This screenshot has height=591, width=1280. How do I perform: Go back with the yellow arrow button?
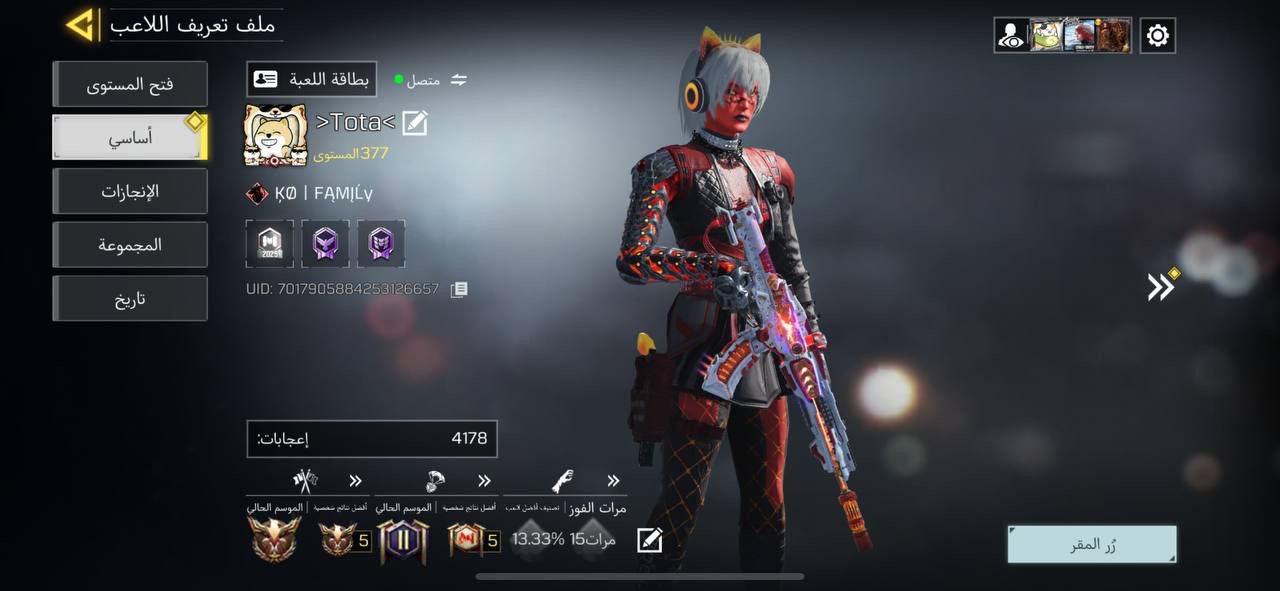[80, 25]
